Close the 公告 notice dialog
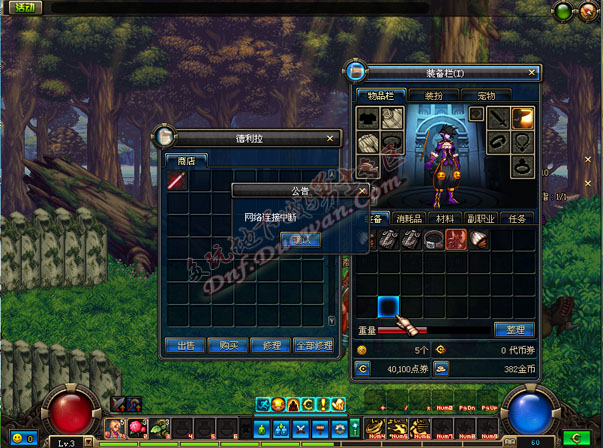603x448 pixels. [362, 190]
